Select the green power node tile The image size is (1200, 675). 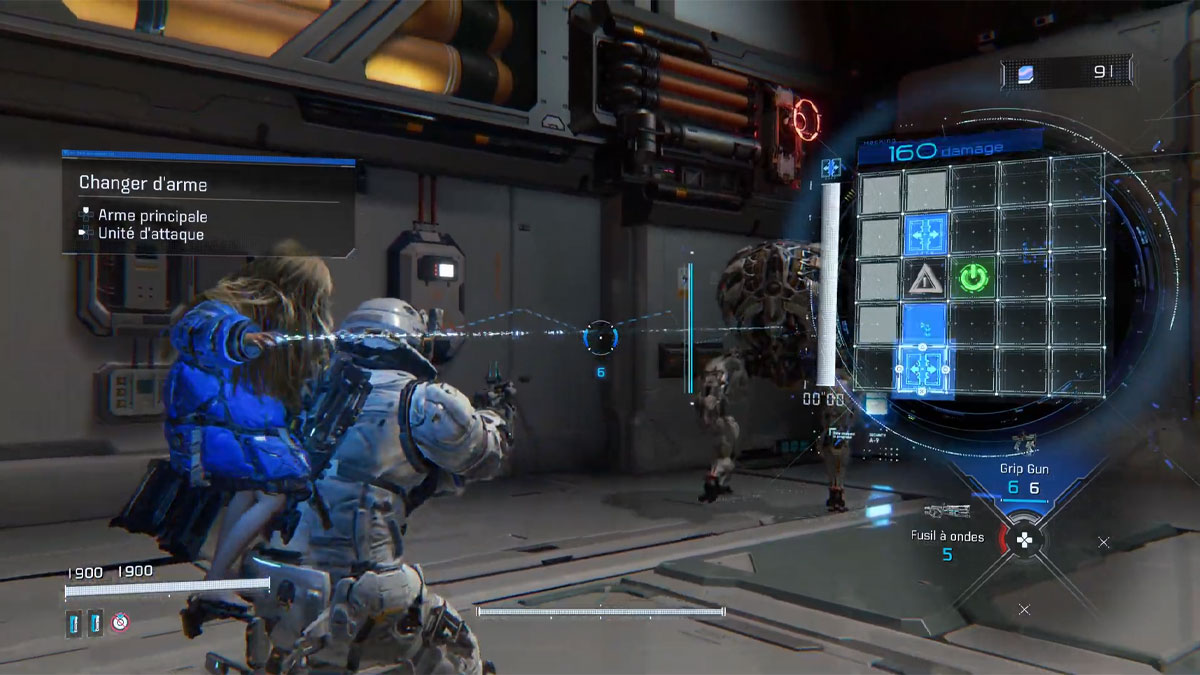pyautogui.click(x=973, y=277)
